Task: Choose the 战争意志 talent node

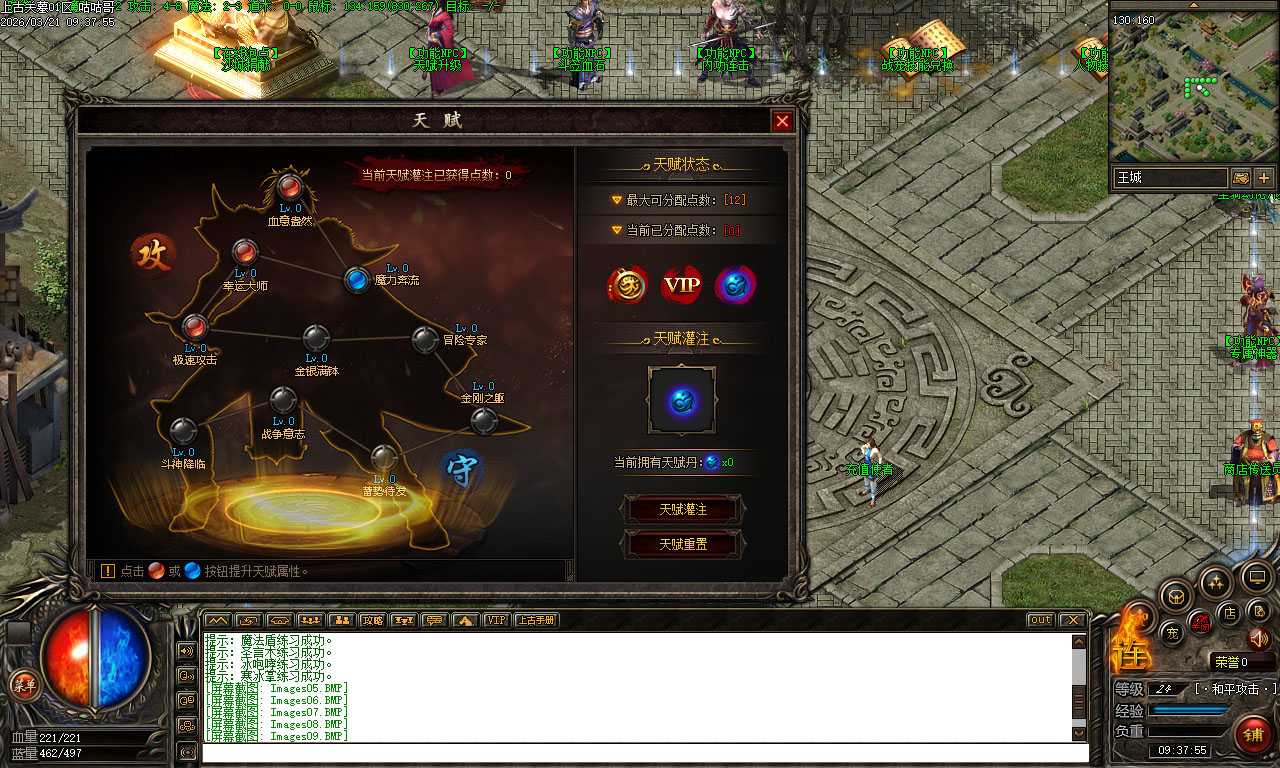Action: tap(283, 401)
